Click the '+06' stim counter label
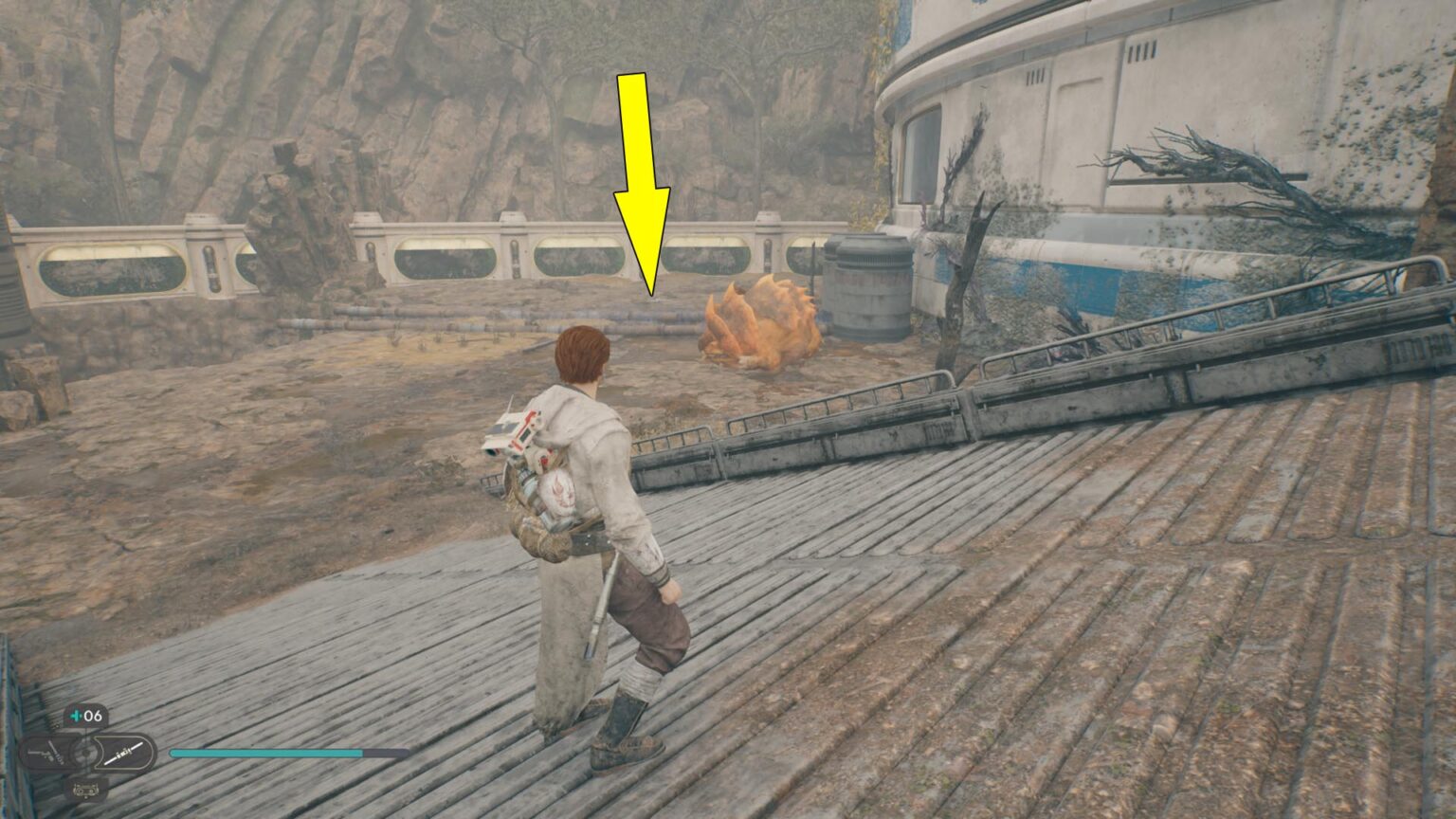The width and height of the screenshot is (1456, 819). (x=88, y=715)
